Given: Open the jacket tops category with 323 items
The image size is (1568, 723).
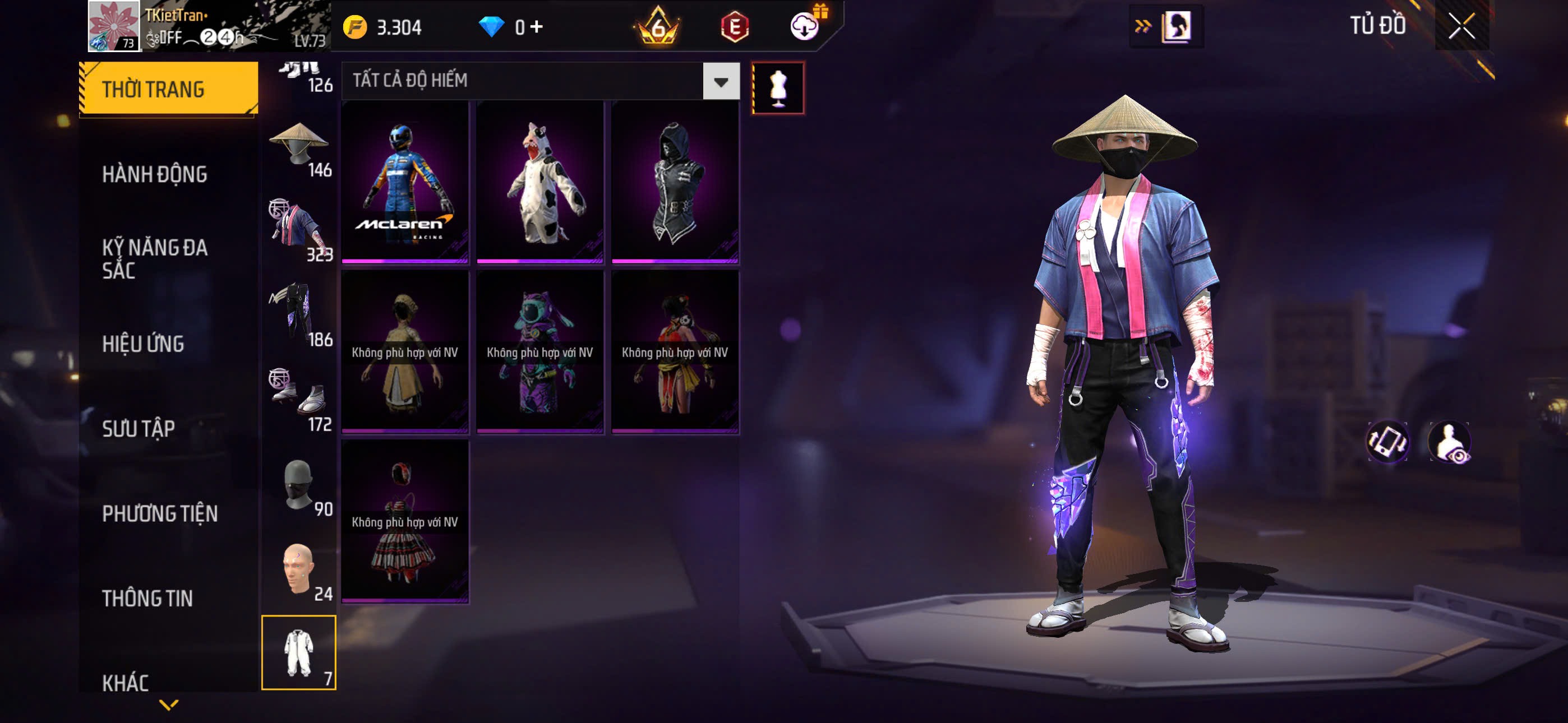Looking at the screenshot, I should [299, 231].
